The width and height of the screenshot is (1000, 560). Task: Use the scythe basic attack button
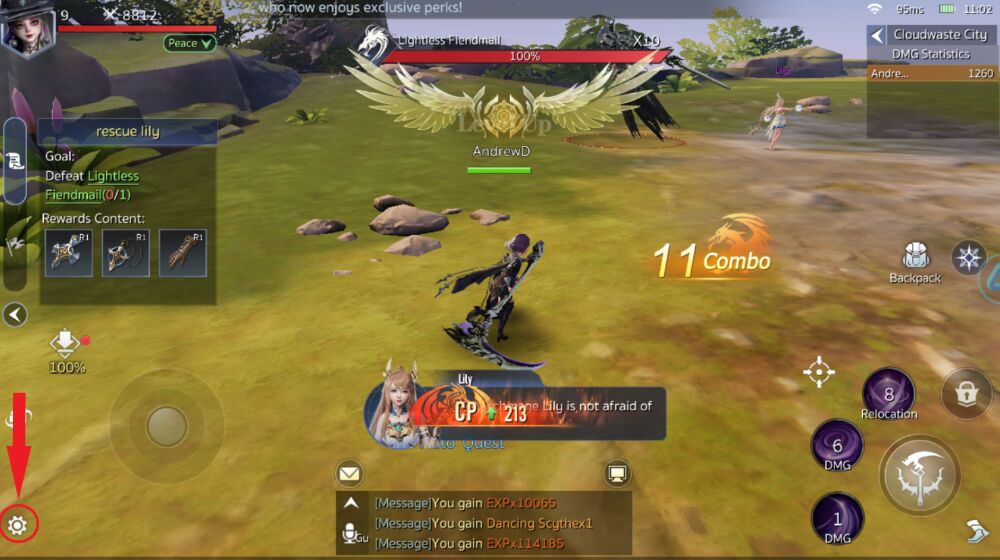click(920, 476)
